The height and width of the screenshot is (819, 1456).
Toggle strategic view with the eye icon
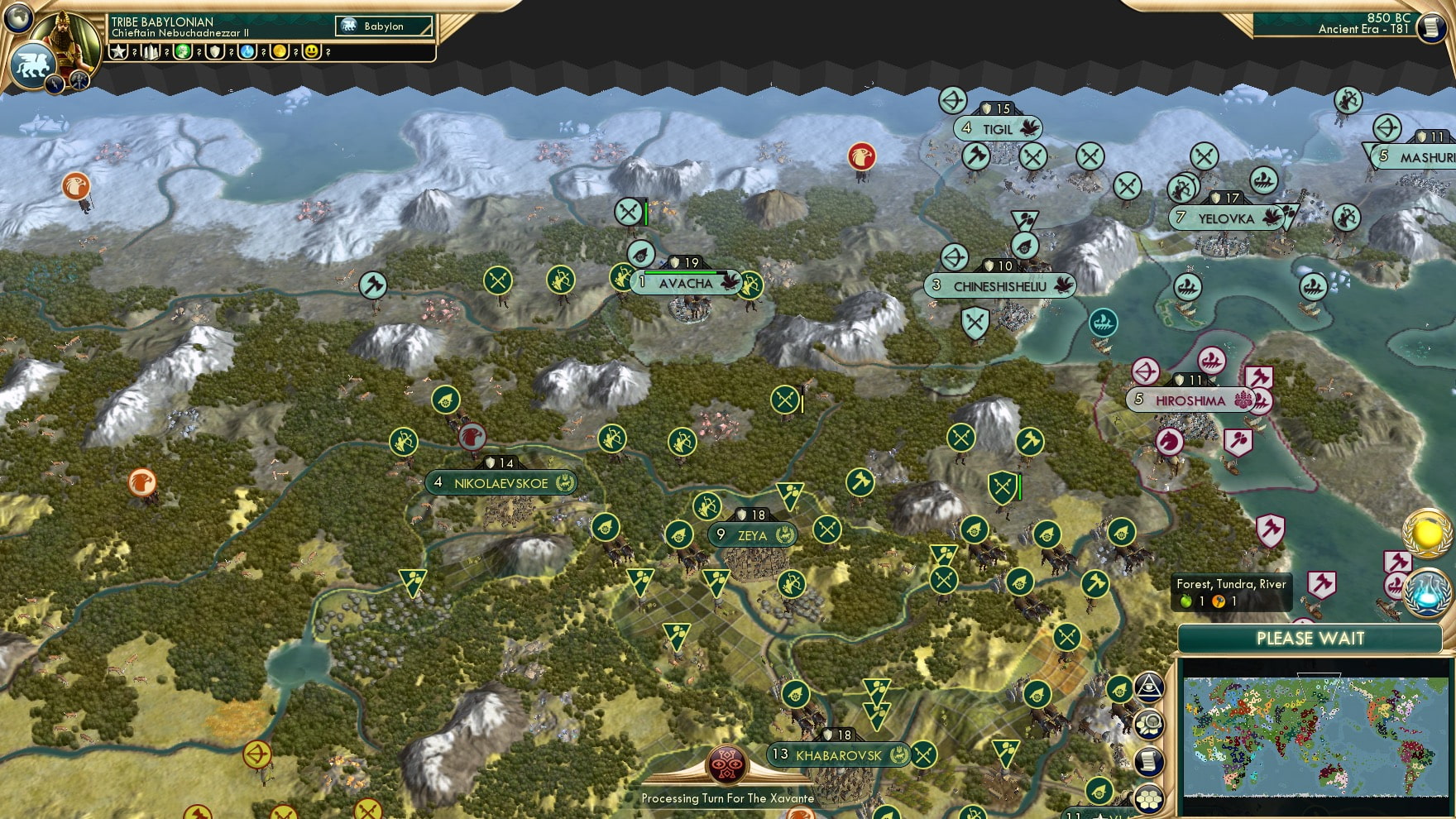click(1150, 685)
